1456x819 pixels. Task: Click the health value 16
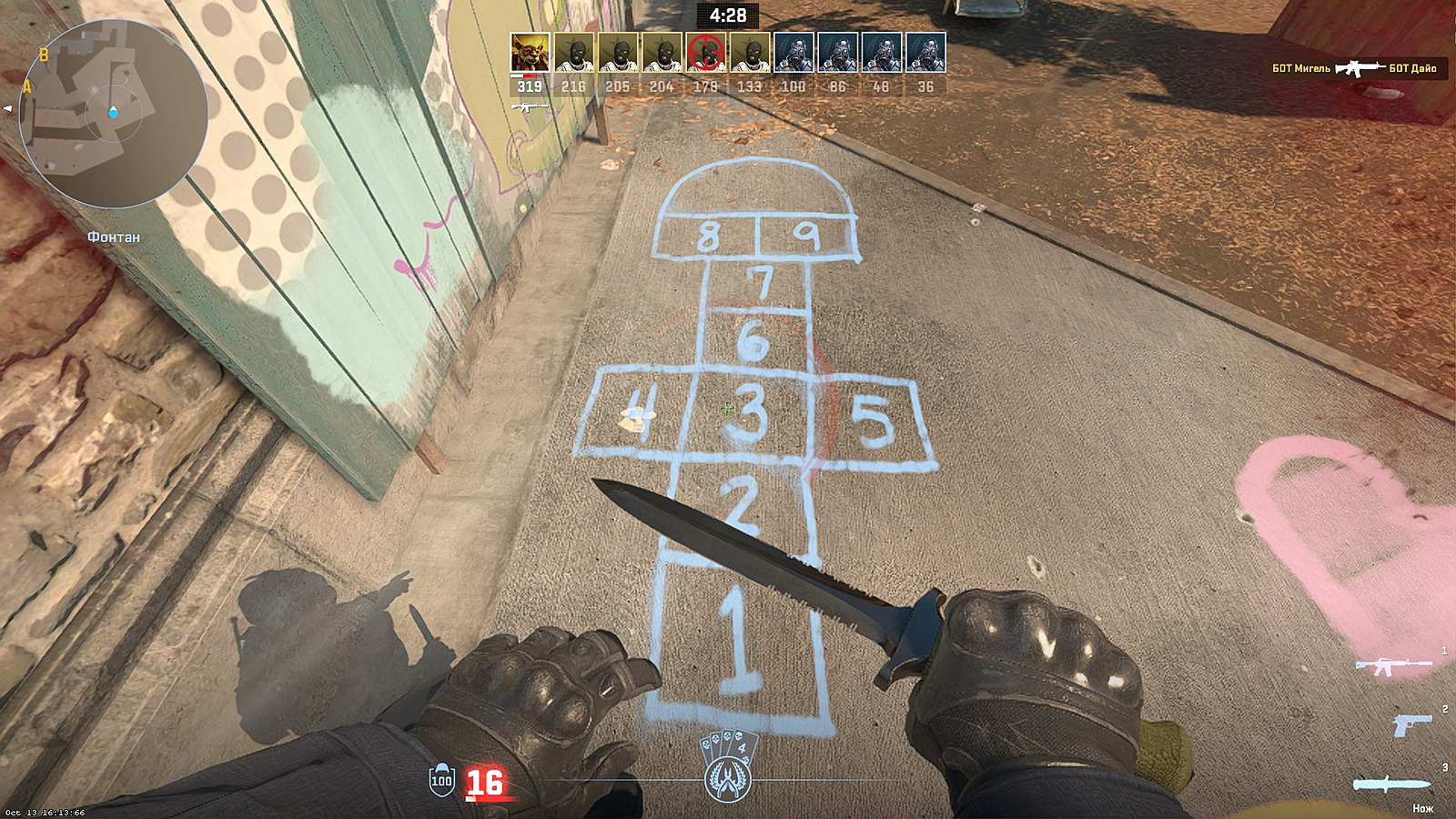tap(483, 783)
